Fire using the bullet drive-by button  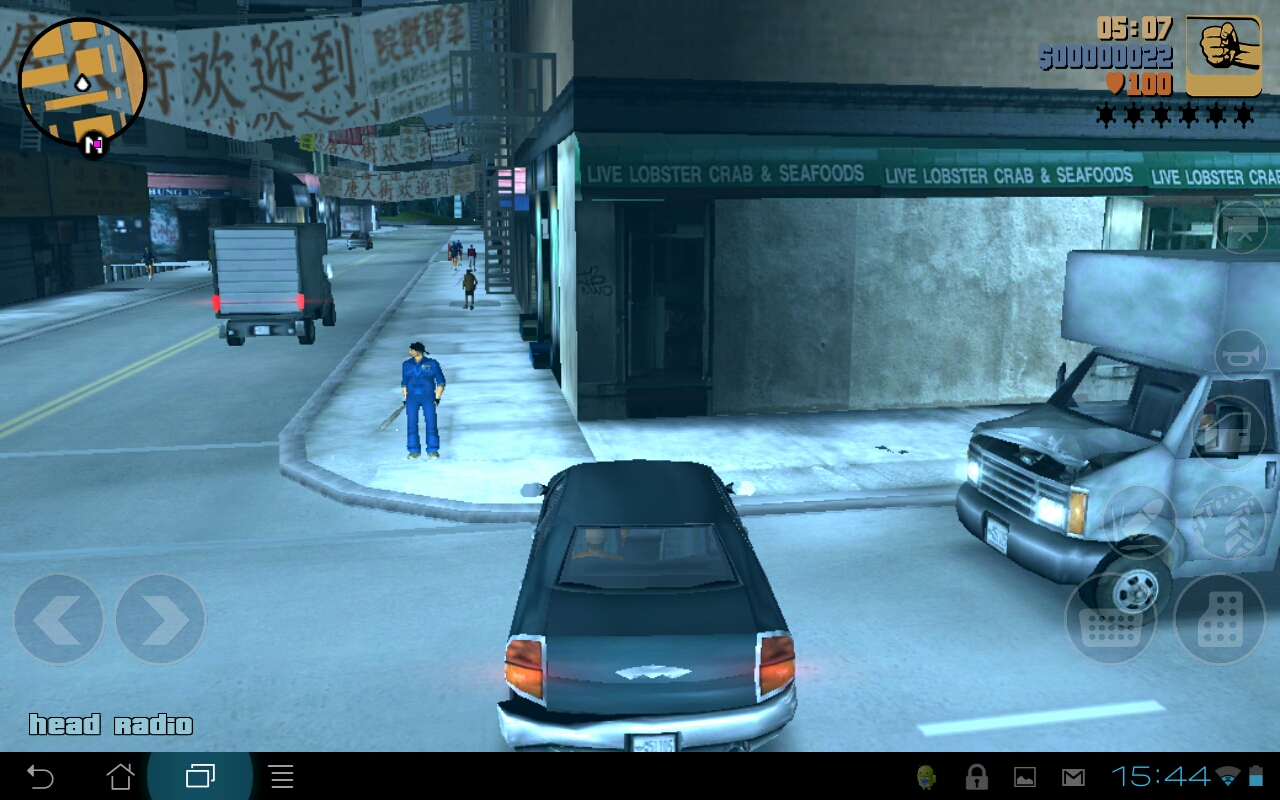(1139, 522)
